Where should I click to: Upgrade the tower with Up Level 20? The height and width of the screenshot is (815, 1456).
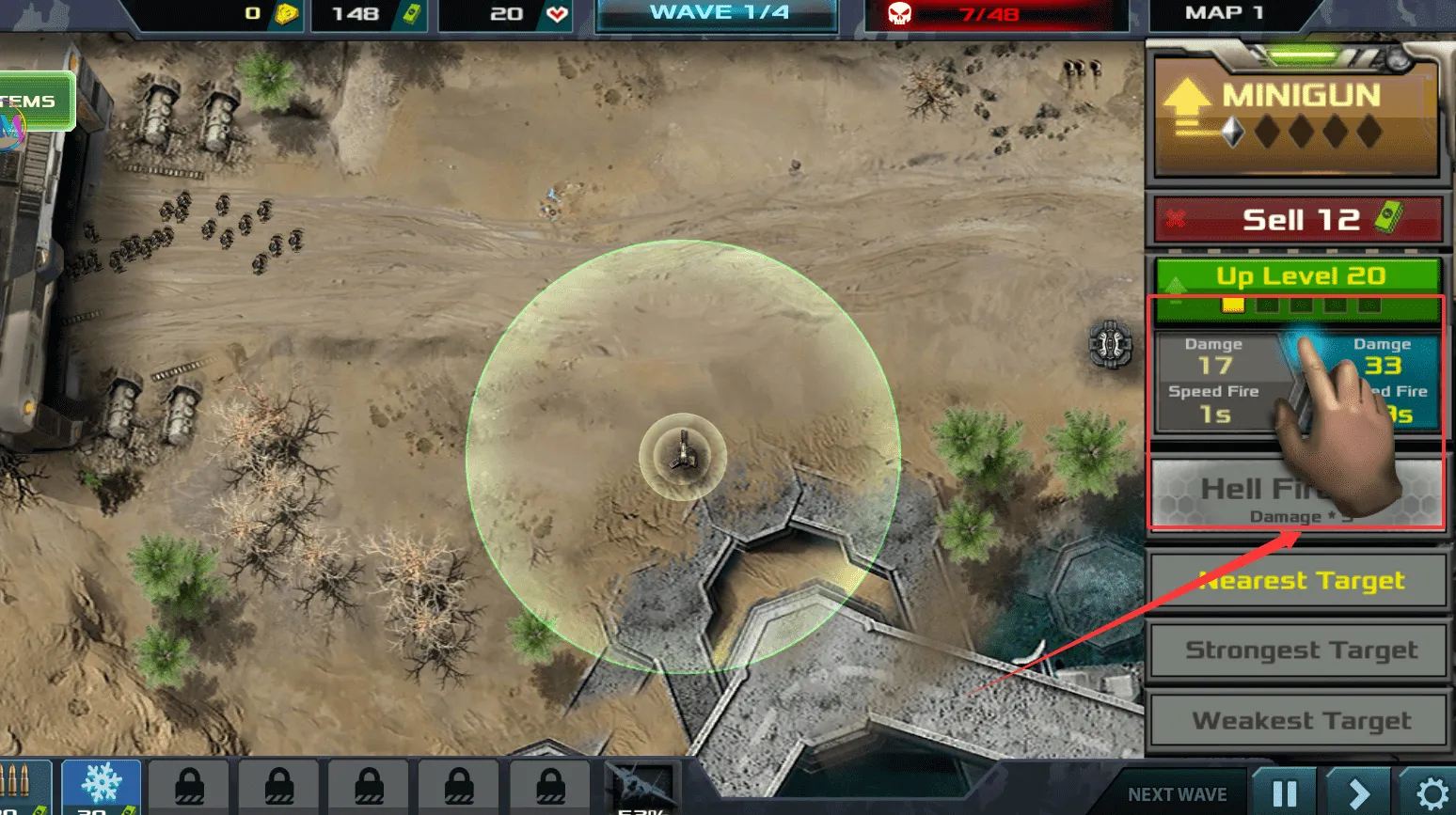[1298, 276]
